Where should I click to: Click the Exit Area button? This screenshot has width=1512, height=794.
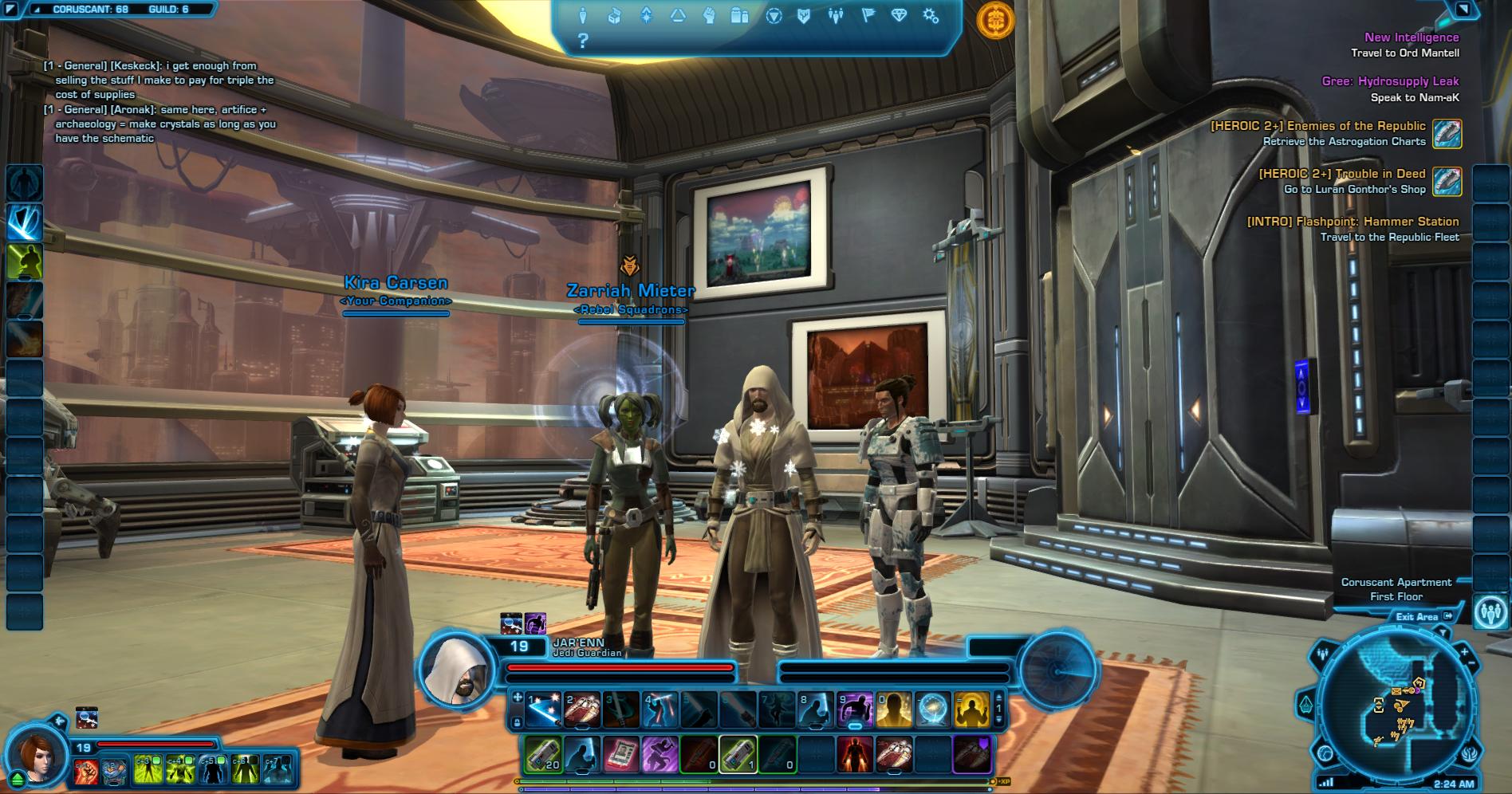coord(1423,616)
